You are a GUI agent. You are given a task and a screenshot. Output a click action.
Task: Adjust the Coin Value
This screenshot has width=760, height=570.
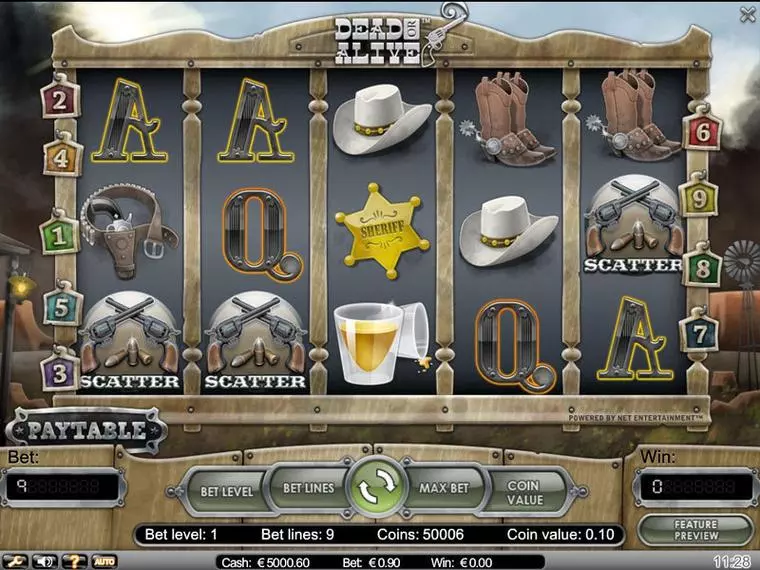pyautogui.click(x=523, y=492)
